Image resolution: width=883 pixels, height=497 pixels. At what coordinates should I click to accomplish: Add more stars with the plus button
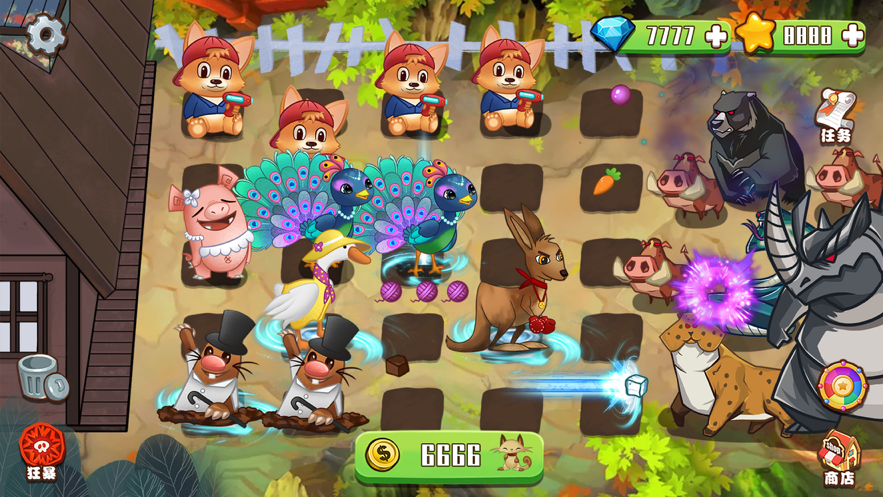(852, 37)
